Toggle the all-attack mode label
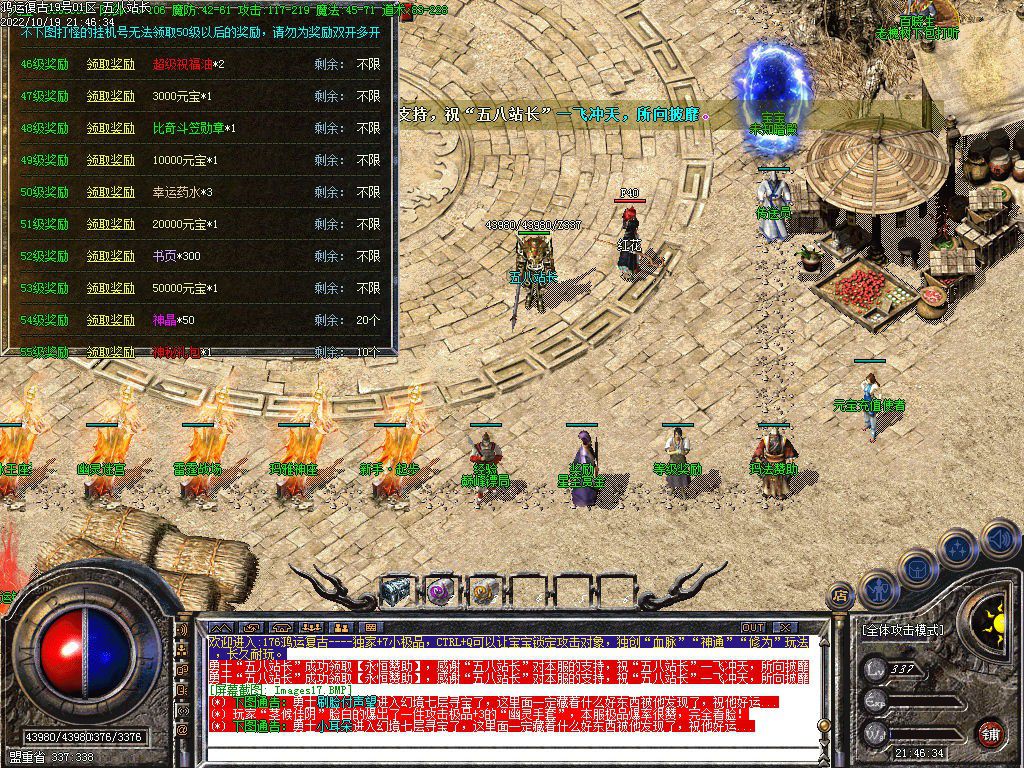This screenshot has height=768, width=1024. 901,631
